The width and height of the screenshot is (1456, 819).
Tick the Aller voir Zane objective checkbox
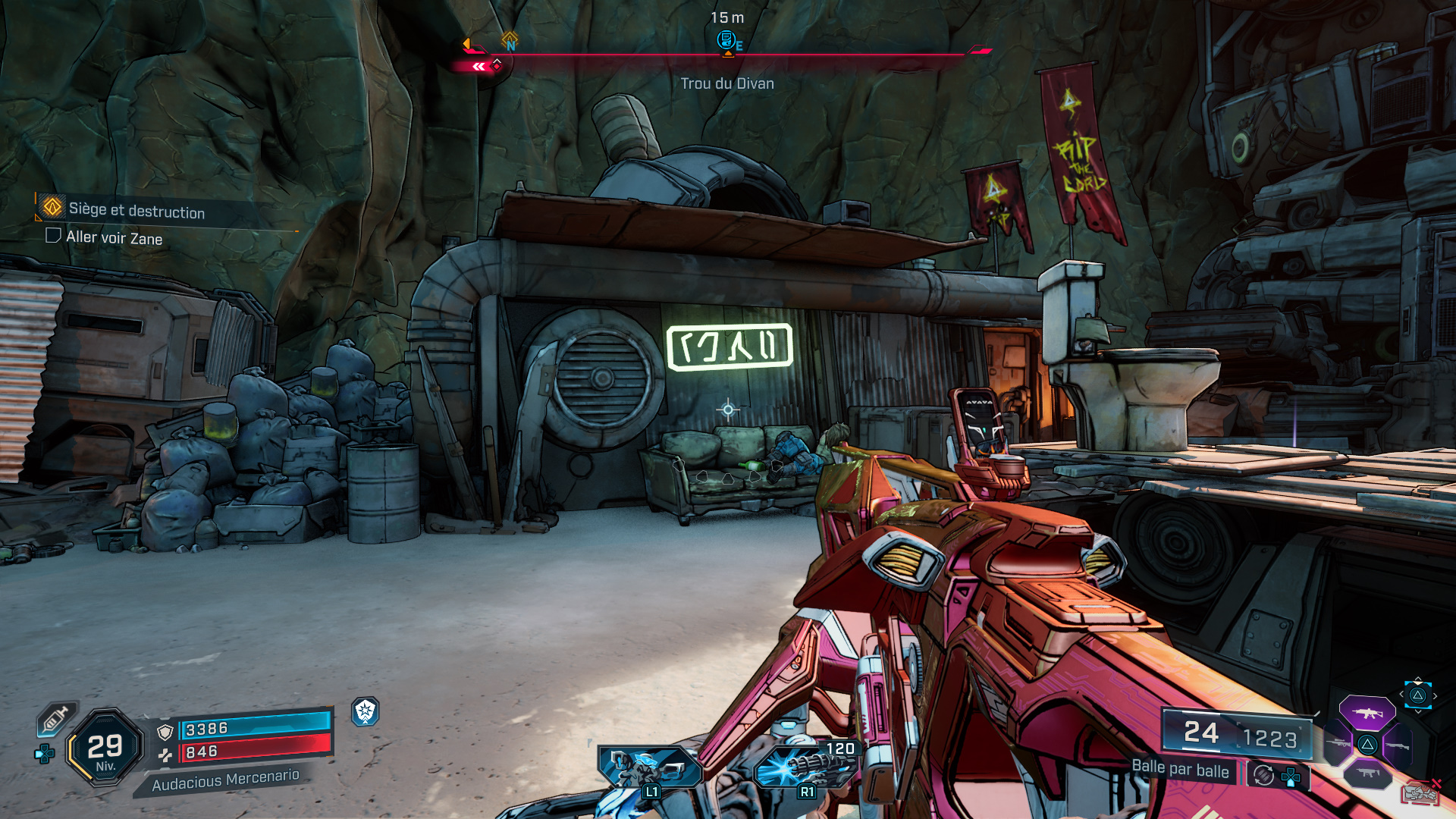53,236
